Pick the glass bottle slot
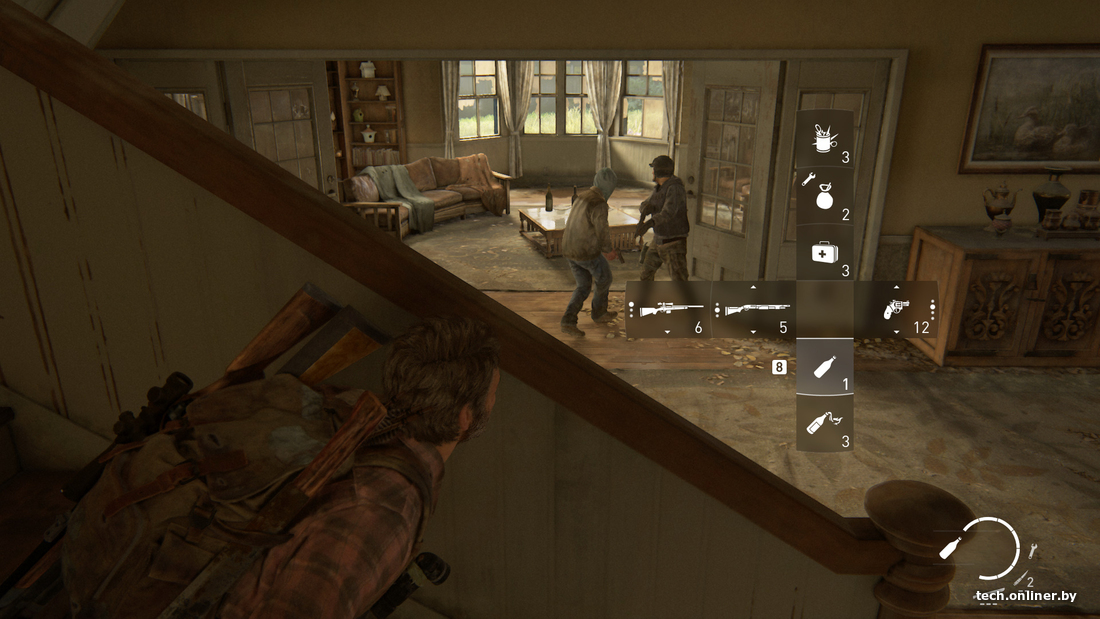 click(824, 366)
